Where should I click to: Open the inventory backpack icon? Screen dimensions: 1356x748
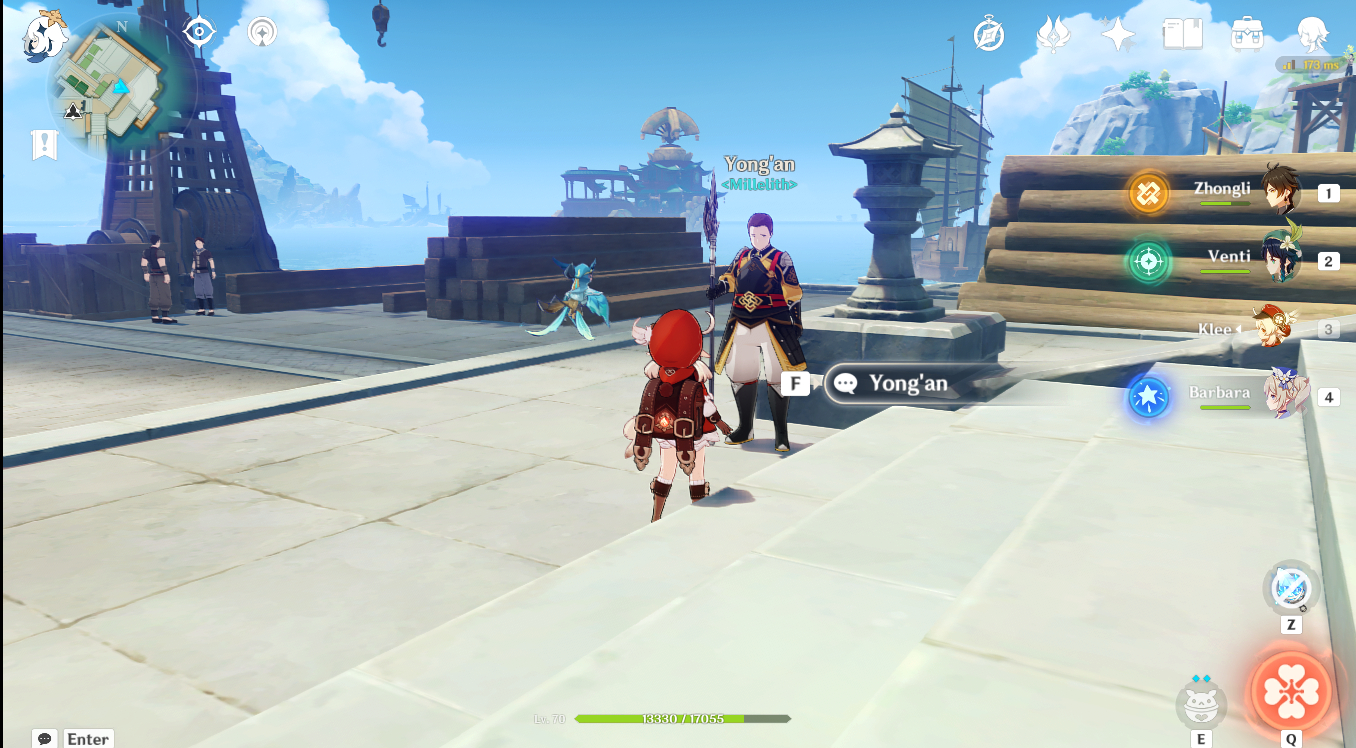pyautogui.click(x=1247, y=35)
